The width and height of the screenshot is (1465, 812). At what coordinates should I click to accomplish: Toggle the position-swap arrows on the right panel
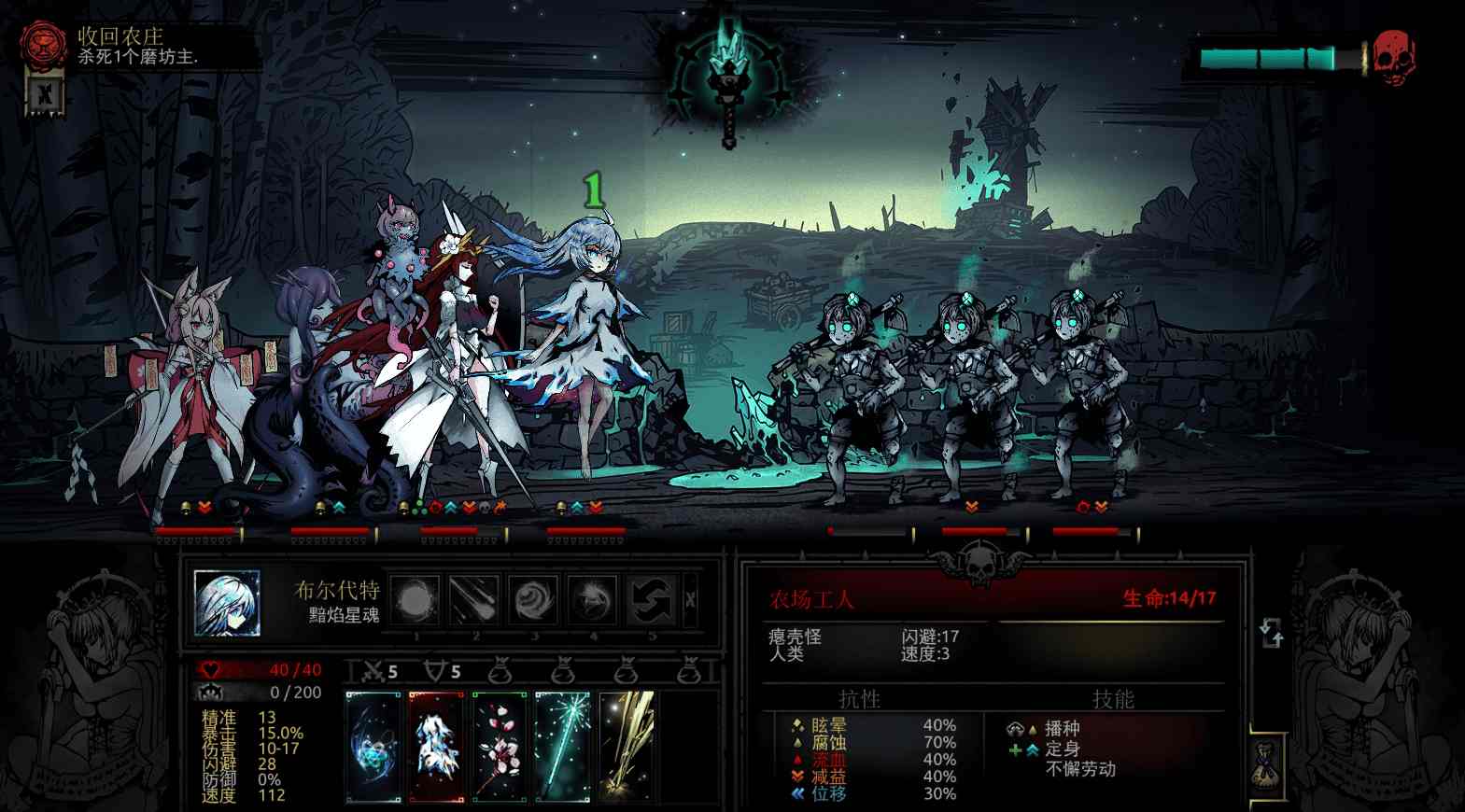[x=1273, y=632]
